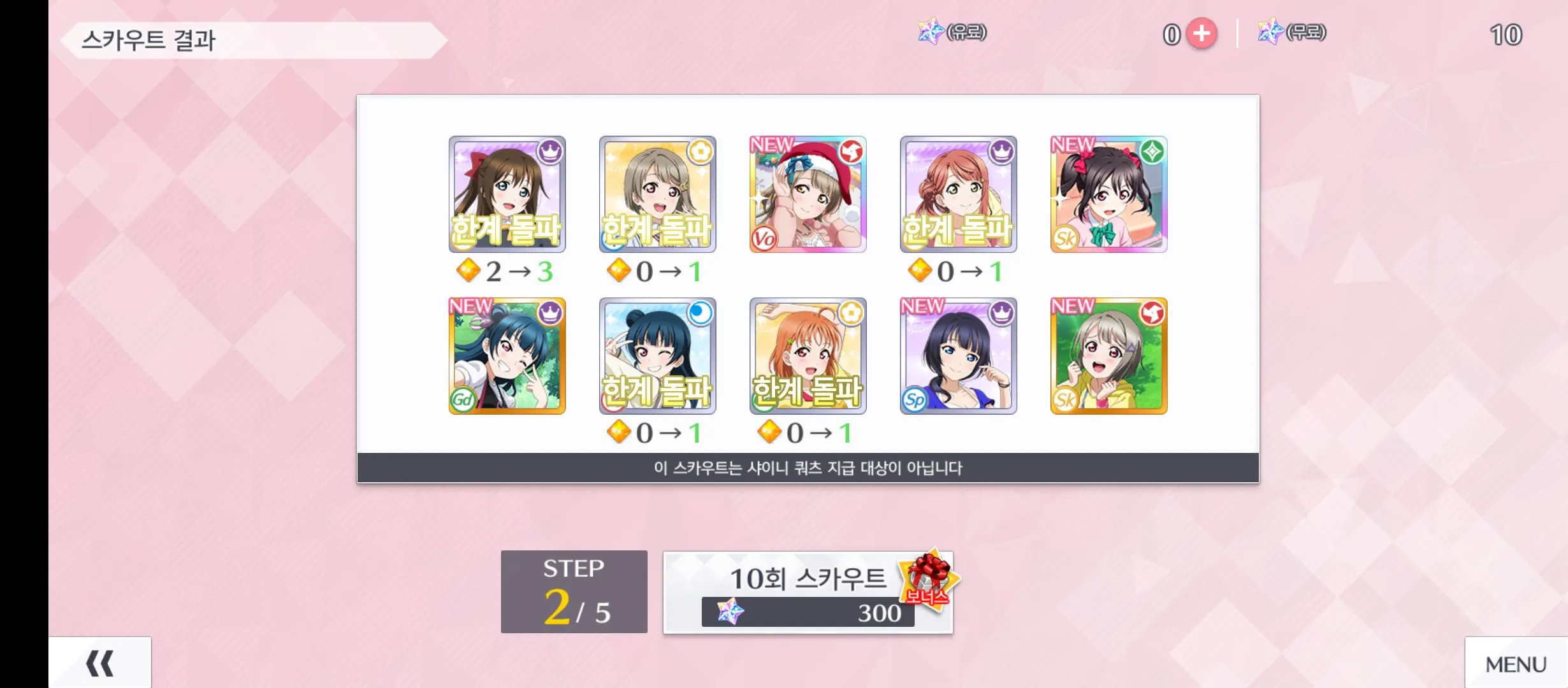
Task: Add paid stars with the red plus
Action: [1201, 34]
